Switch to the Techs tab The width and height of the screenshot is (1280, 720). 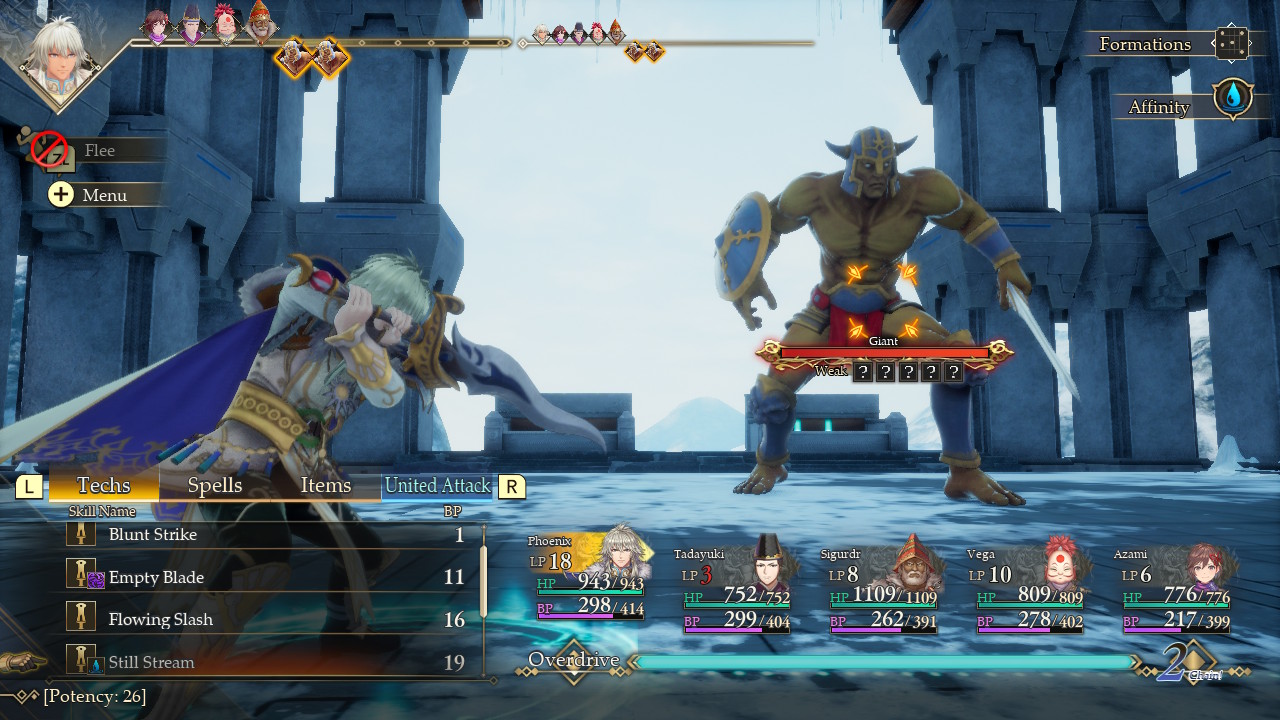(104, 485)
